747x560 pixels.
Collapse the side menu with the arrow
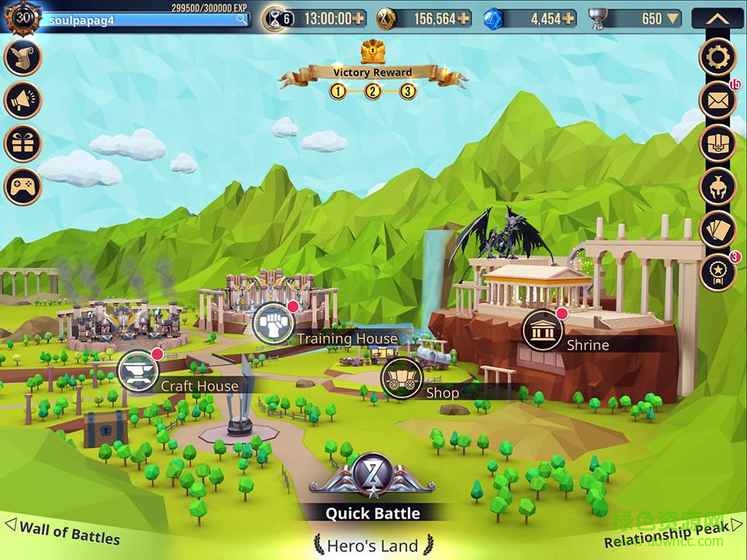click(717, 18)
